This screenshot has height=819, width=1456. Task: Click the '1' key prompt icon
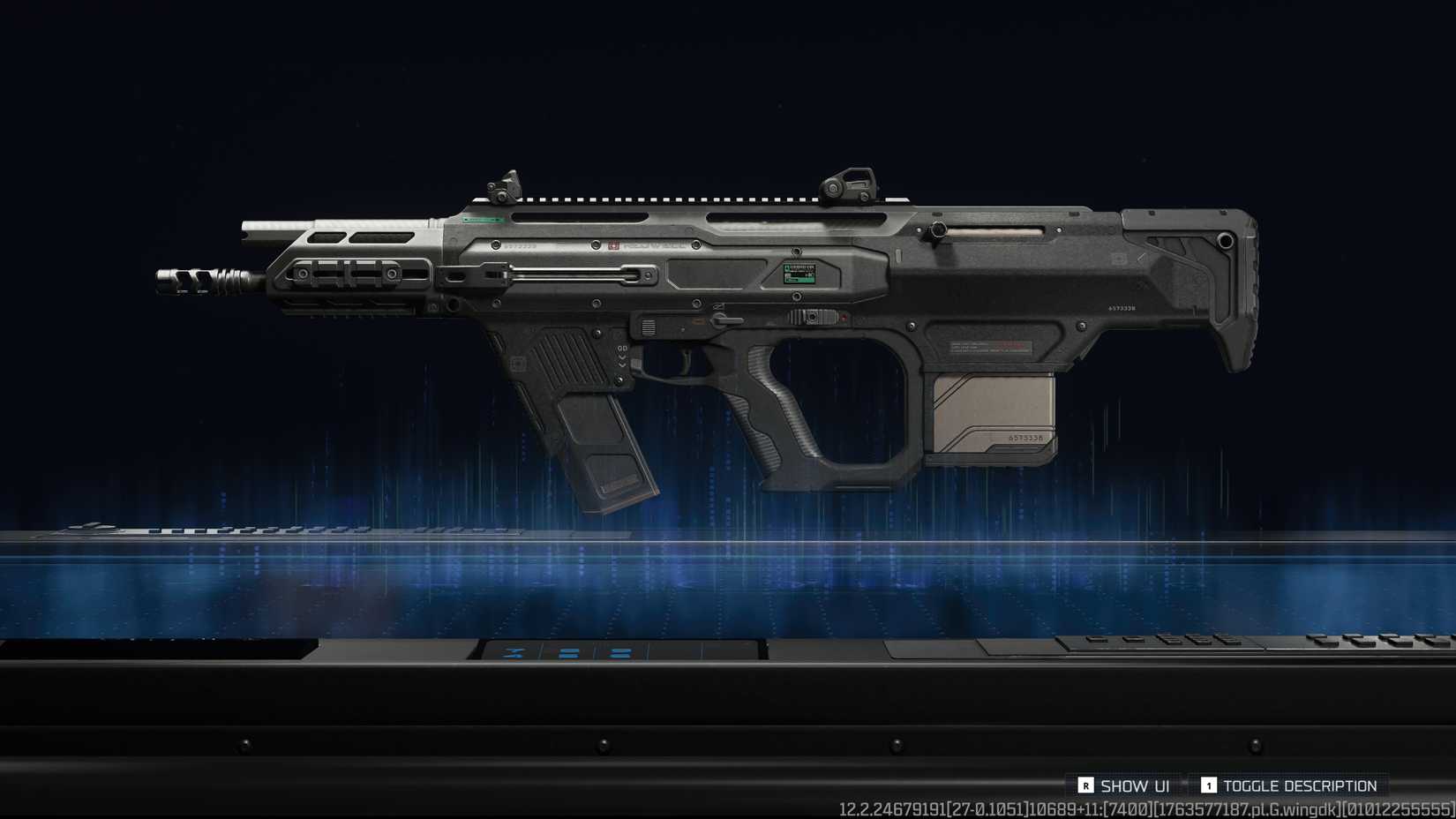1211,784
